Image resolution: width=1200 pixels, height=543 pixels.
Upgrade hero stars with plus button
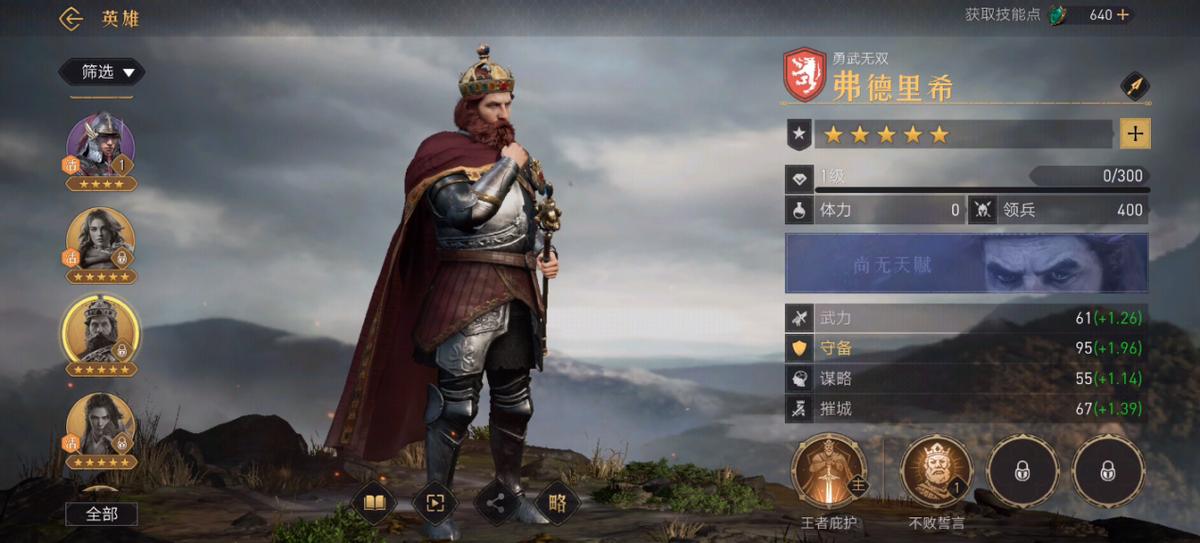[1135, 133]
